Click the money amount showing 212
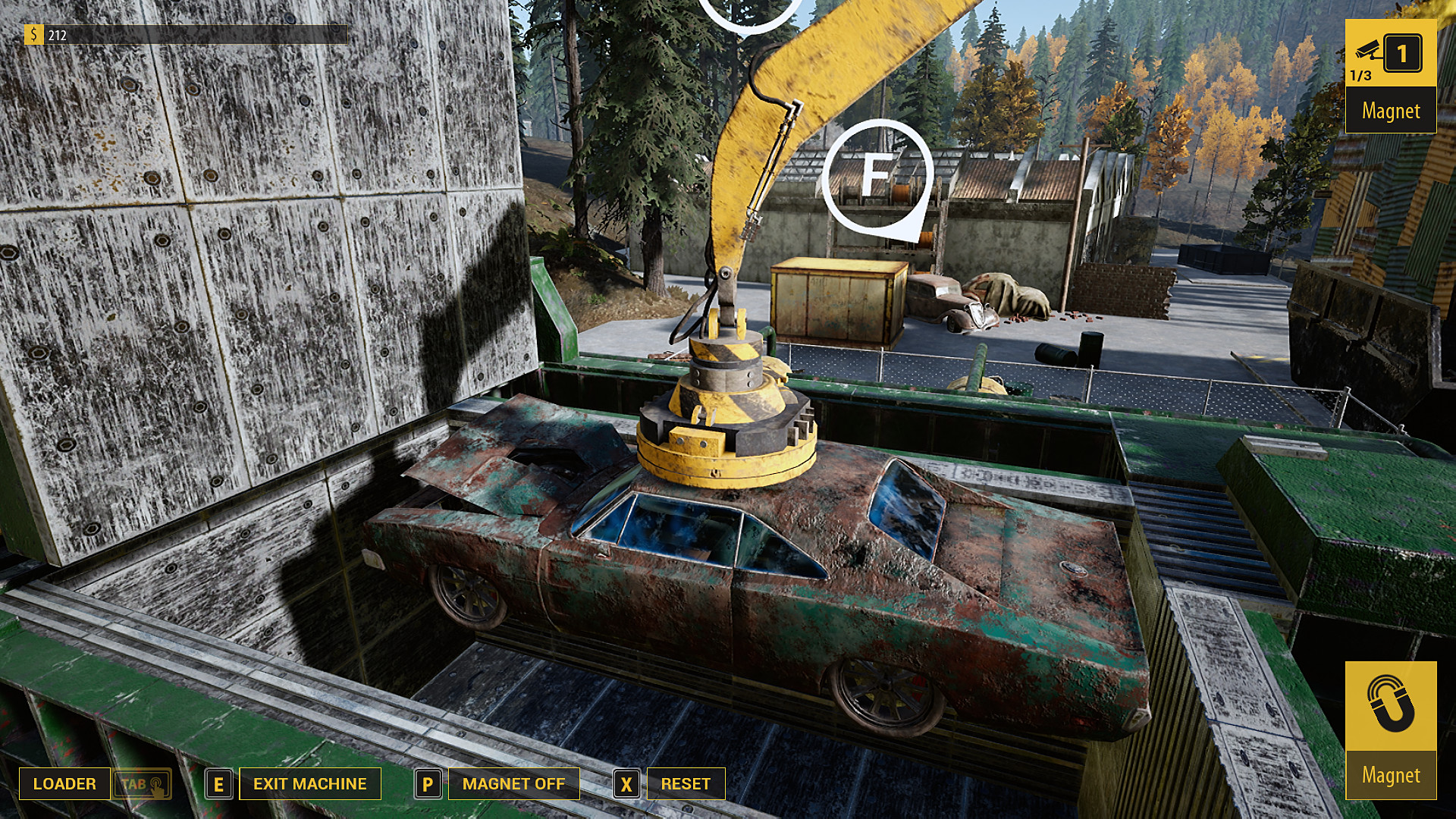The width and height of the screenshot is (1456, 819). pos(57,34)
